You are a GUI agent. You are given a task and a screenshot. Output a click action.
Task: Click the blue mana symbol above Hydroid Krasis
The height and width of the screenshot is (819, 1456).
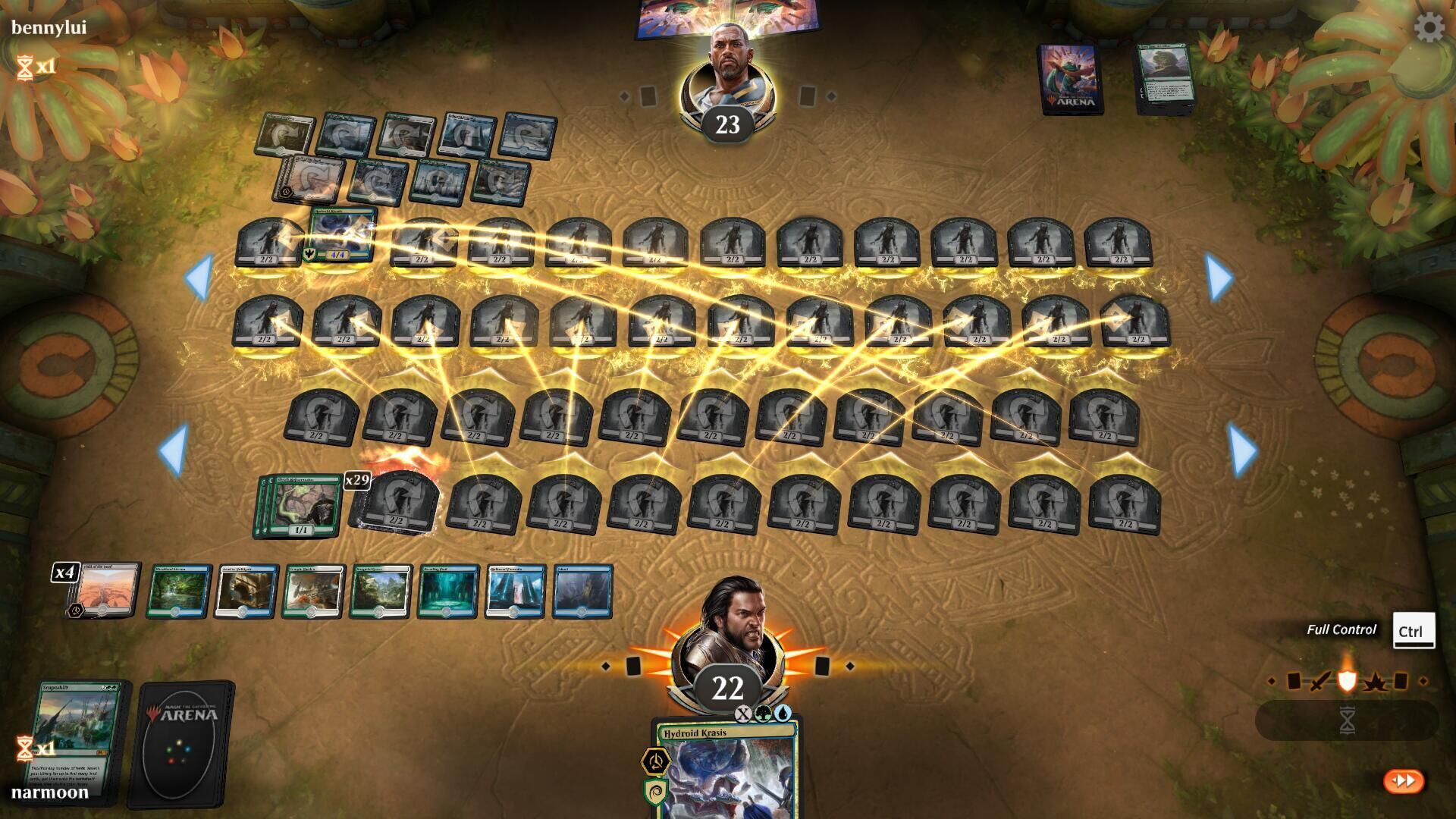(x=782, y=714)
